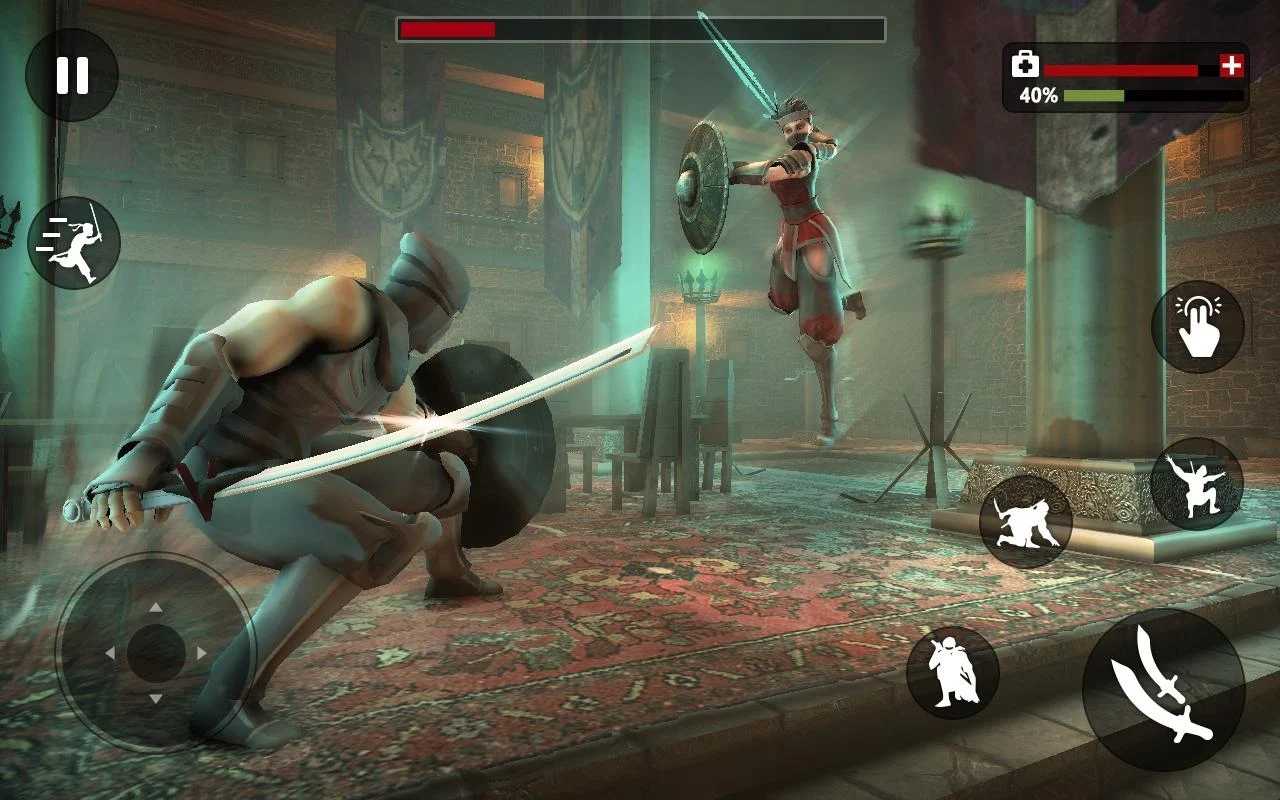The width and height of the screenshot is (1280, 800).
Task: Click the green stamina bar
Action: pos(1095,96)
